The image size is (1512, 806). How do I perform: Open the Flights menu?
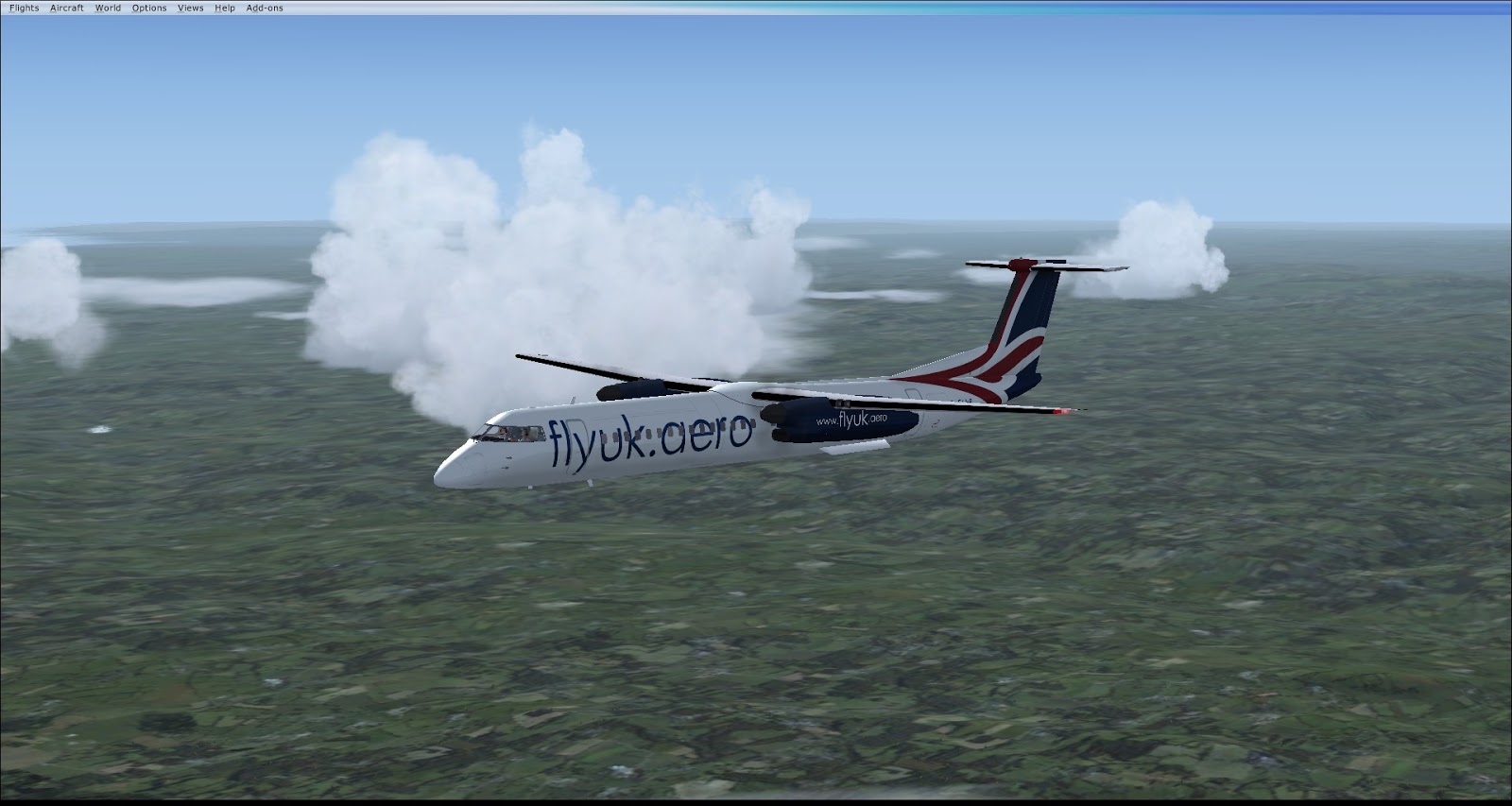point(25,8)
